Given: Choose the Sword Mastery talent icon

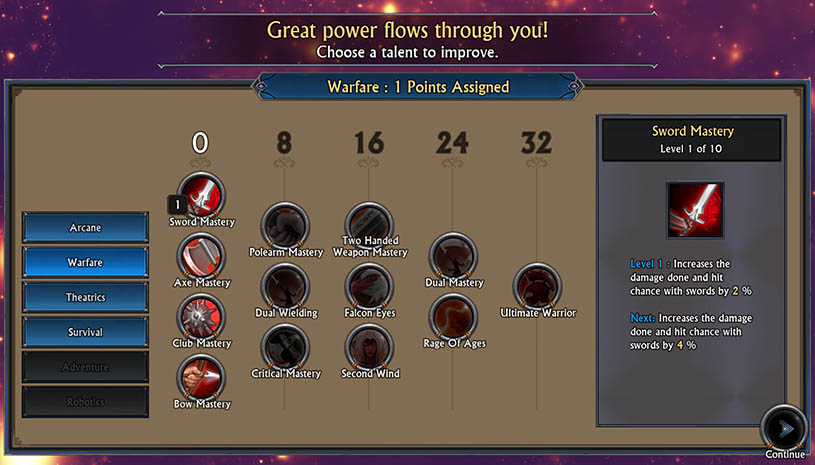Looking at the screenshot, I should pos(202,194).
